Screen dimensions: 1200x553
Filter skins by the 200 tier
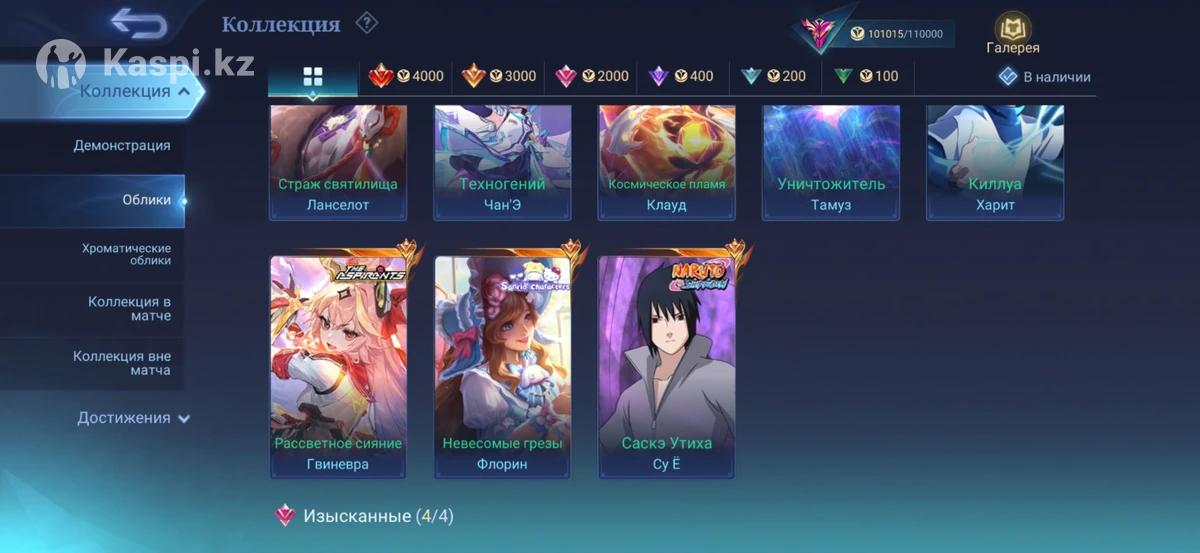pos(774,76)
